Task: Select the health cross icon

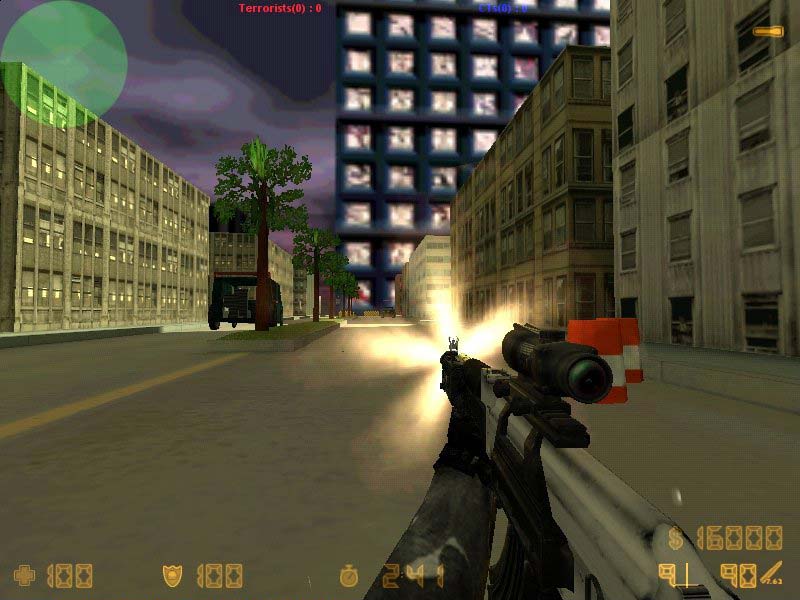Action: [x=24, y=575]
